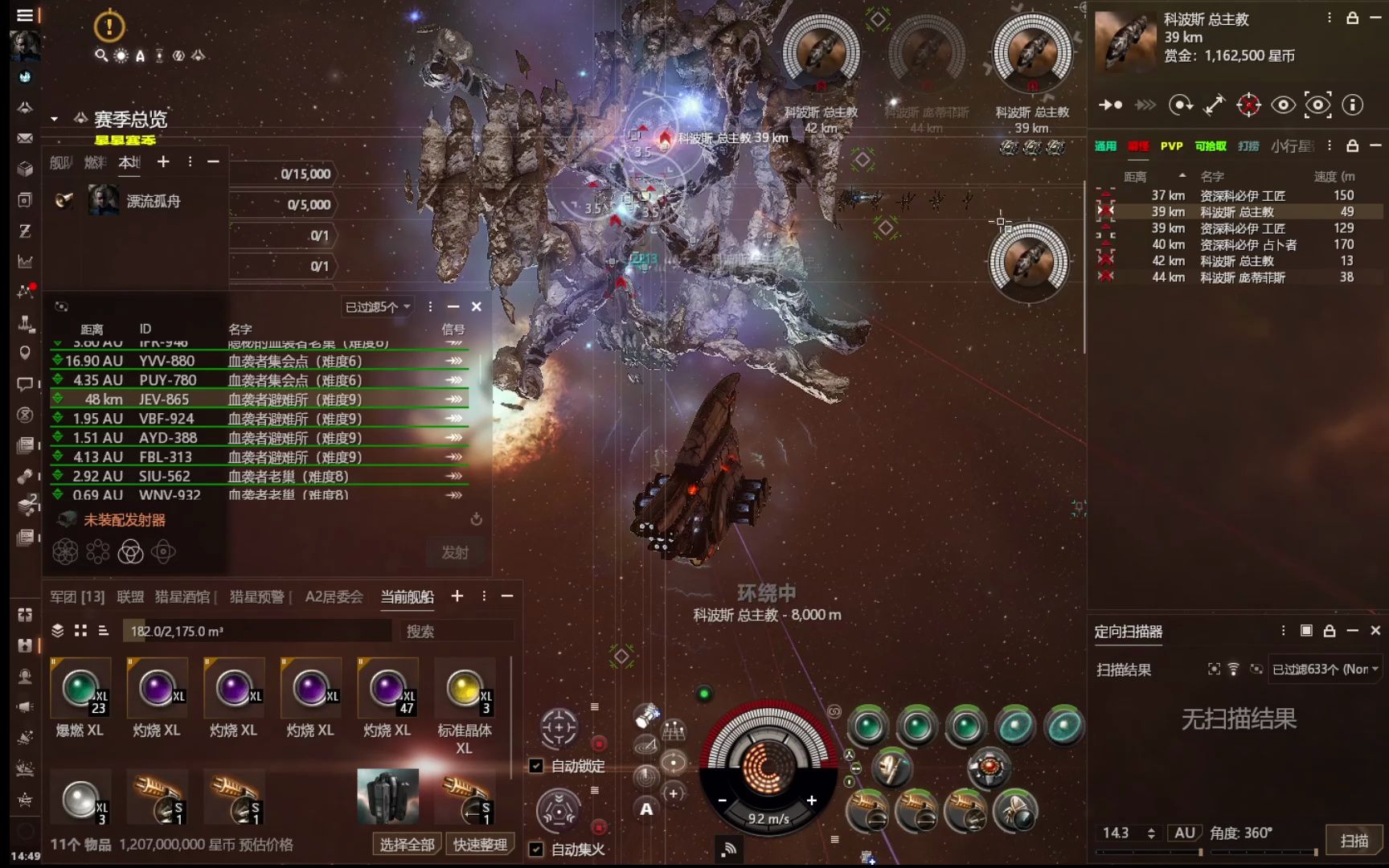Open the AU unit selector in the scanner
The height and width of the screenshot is (868, 1389).
(1183, 833)
